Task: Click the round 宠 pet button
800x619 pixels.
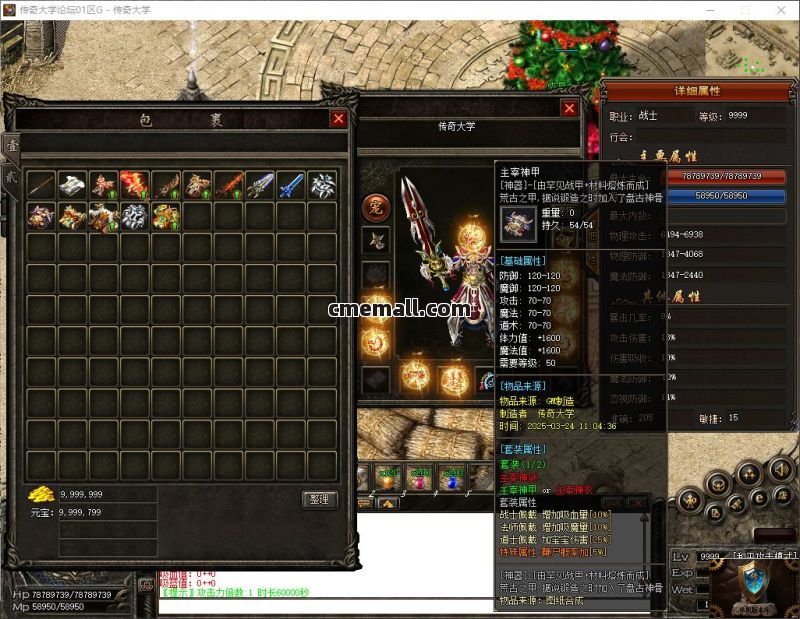Action: tap(375, 207)
